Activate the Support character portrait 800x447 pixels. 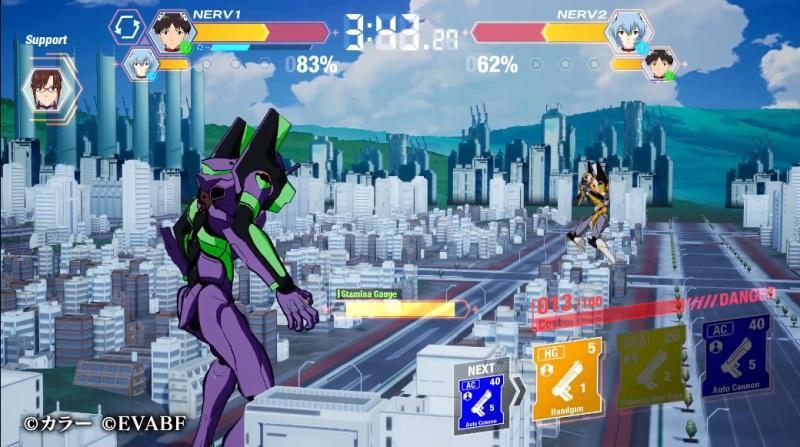pos(46,87)
